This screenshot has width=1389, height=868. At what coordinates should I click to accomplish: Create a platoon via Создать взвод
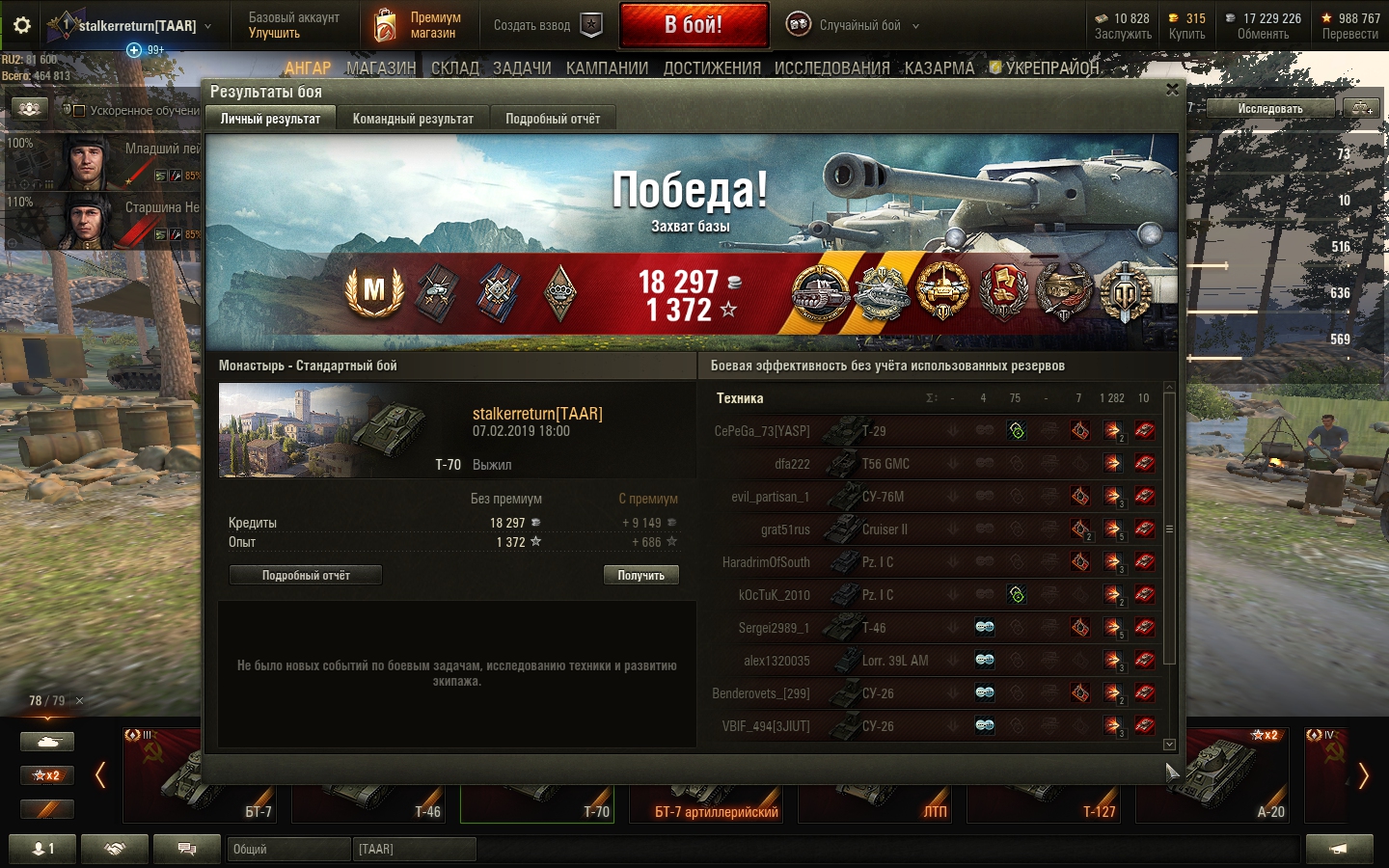coord(547,25)
